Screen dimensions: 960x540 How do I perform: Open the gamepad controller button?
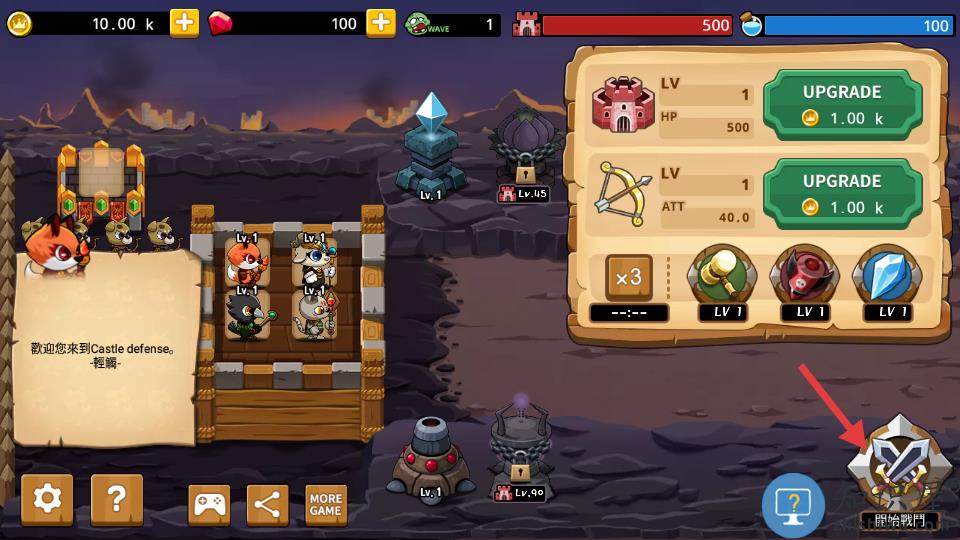point(209,505)
